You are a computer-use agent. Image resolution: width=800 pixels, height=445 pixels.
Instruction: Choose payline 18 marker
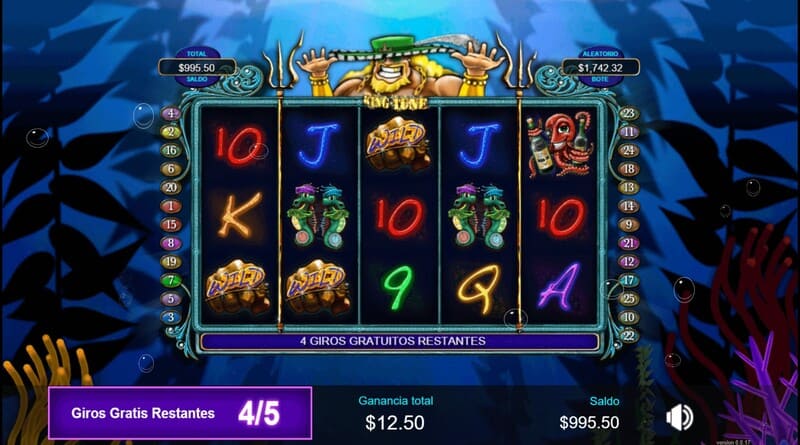pyautogui.click(x=629, y=169)
